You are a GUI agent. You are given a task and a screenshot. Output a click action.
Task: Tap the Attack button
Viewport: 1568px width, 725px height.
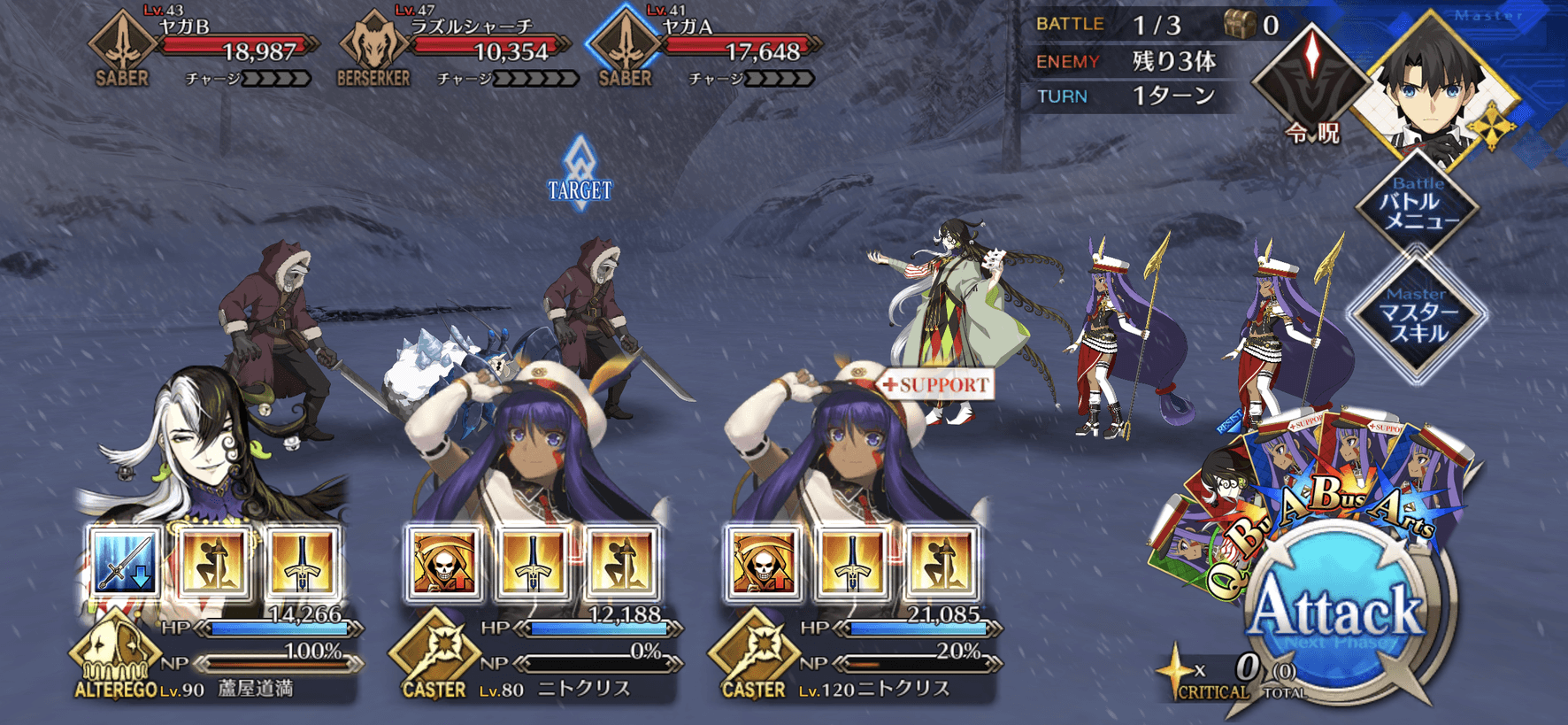tap(1338, 613)
